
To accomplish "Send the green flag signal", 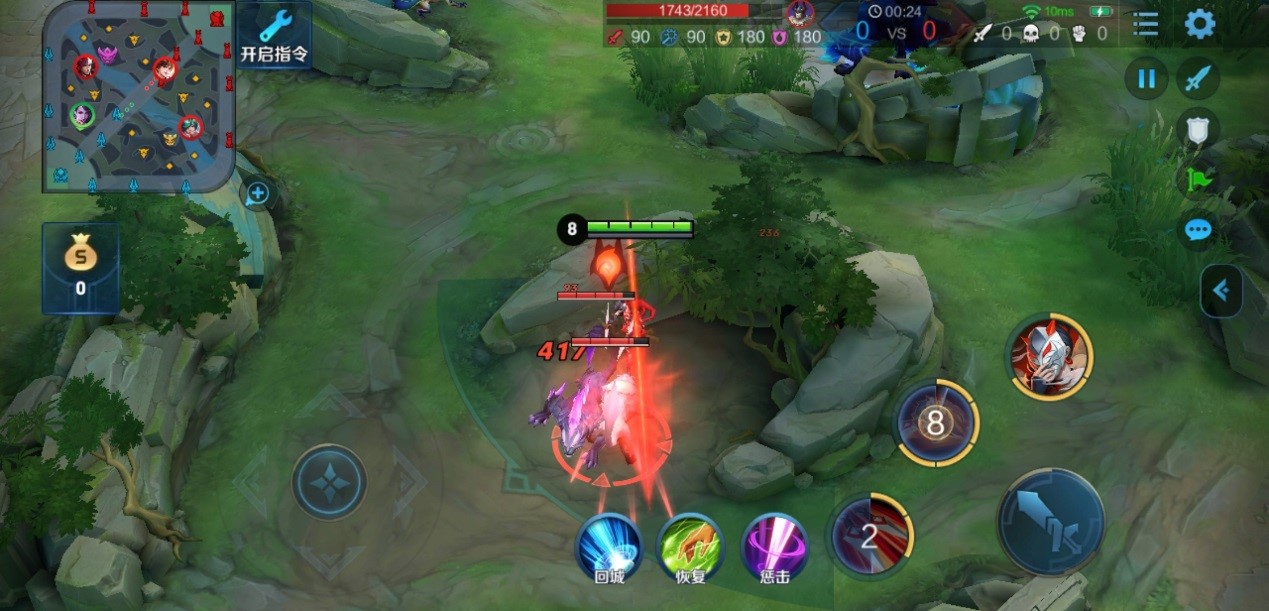I will tap(1197, 180).
